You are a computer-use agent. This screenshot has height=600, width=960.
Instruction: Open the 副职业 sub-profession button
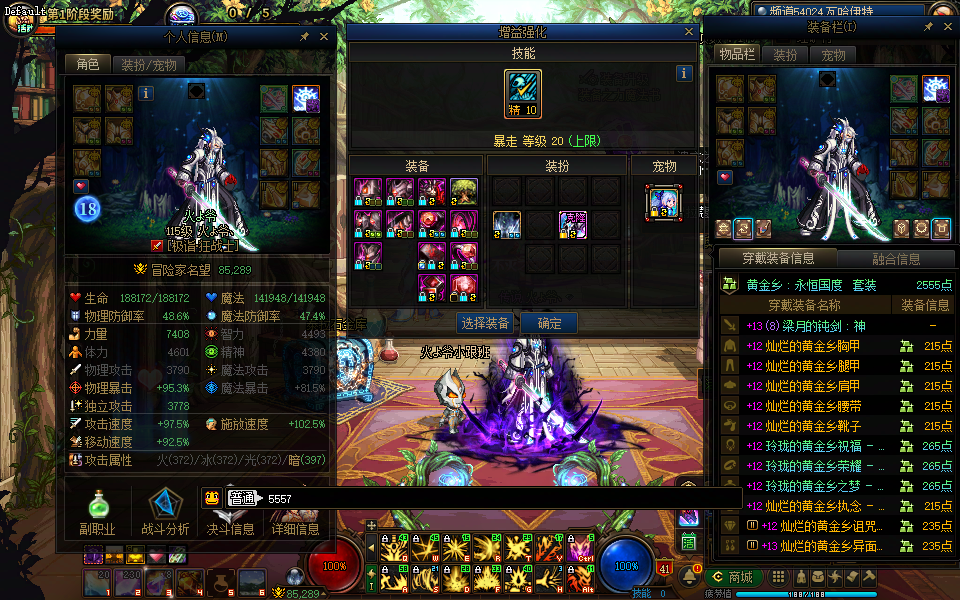(98, 510)
